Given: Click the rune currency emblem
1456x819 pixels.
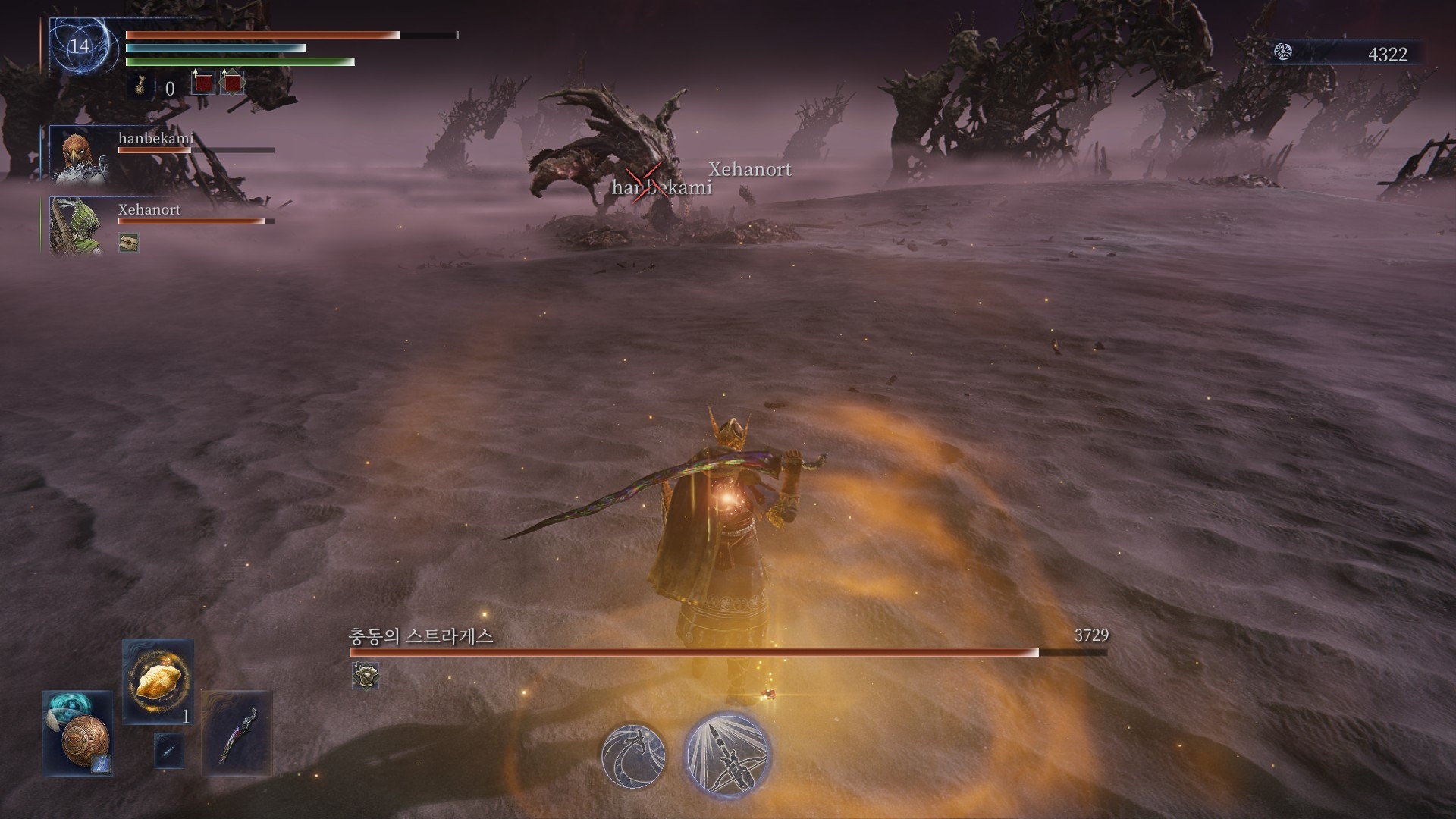Looking at the screenshot, I should click(1283, 52).
